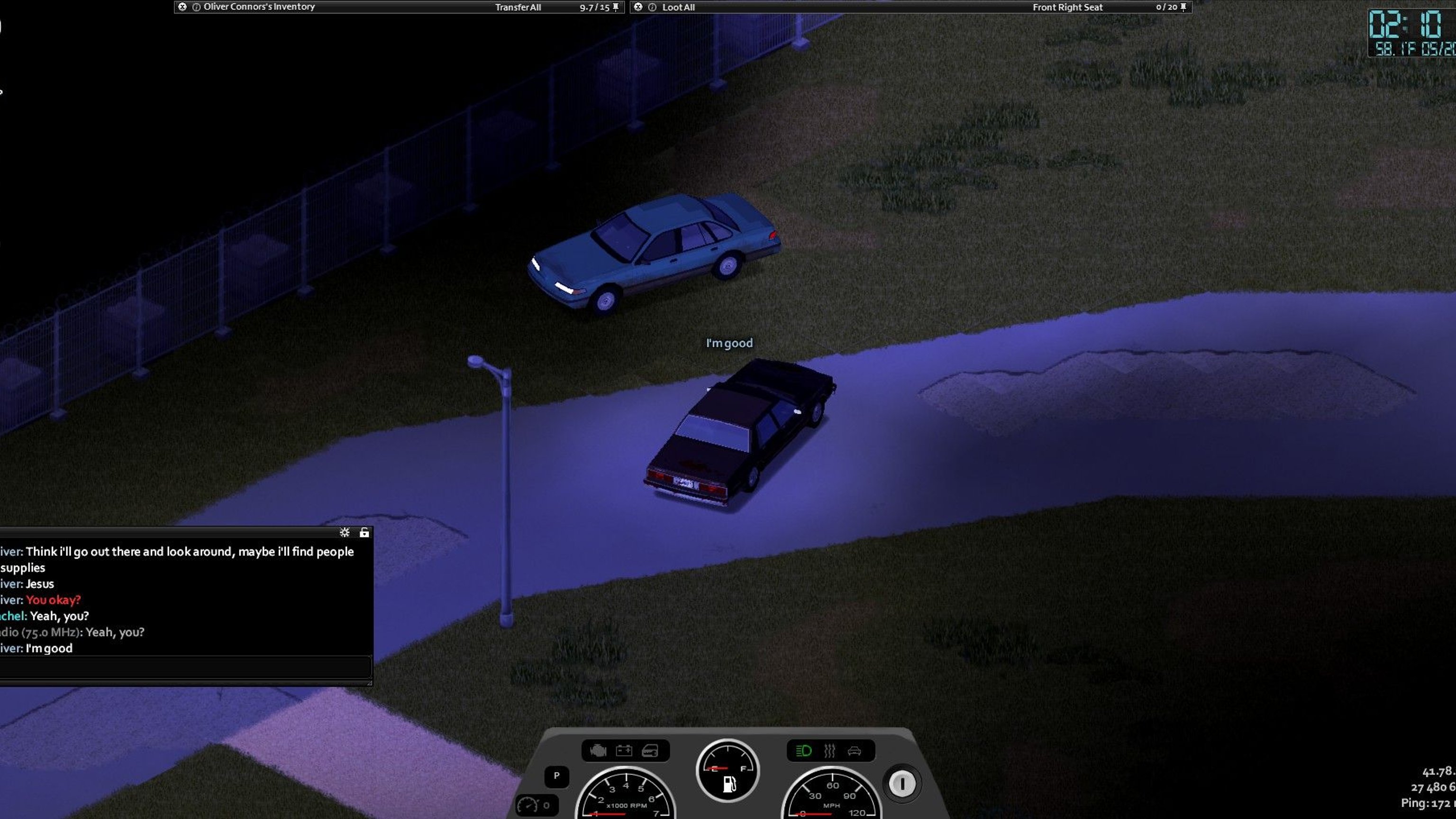Click the Loot All button
This screenshot has width=1456, height=819.
678,8
